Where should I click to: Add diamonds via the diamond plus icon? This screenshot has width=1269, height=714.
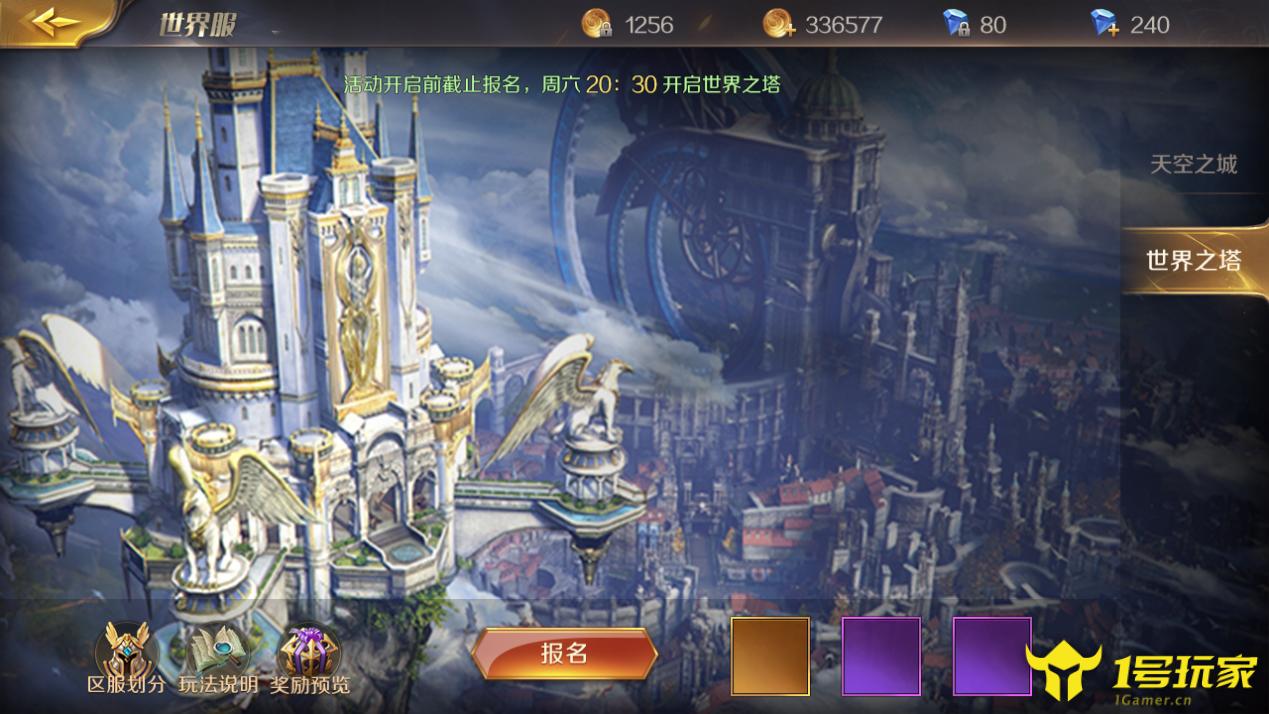[x=1105, y=24]
